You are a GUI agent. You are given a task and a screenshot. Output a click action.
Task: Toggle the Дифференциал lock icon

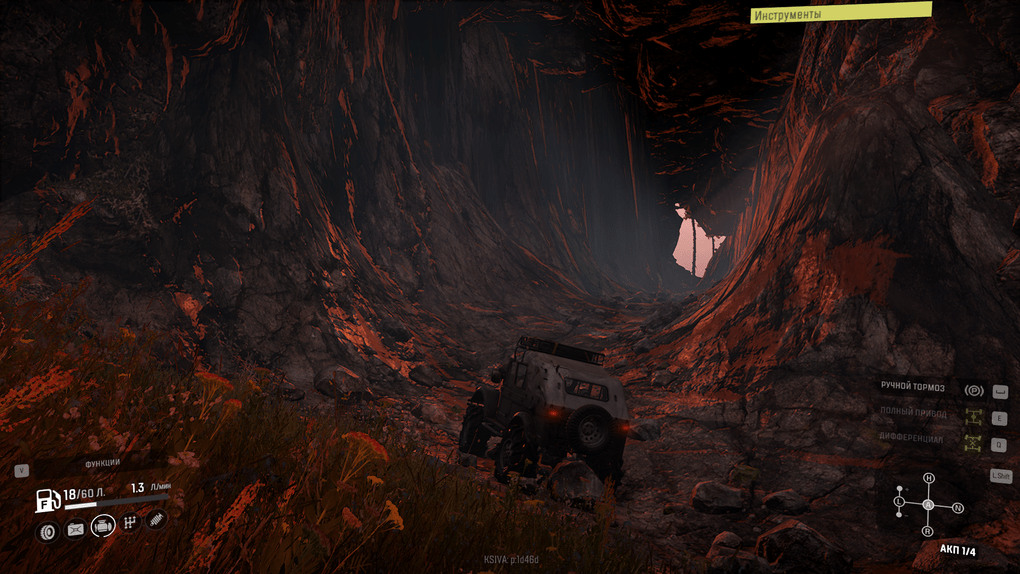point(973,443)
